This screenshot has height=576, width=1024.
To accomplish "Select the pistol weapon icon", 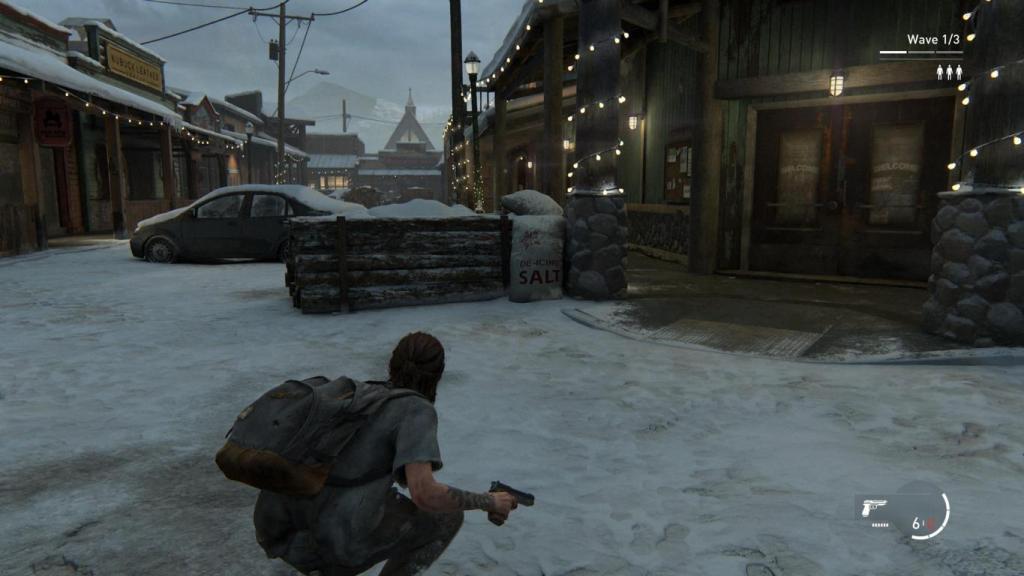I will [x=873, y=507].
